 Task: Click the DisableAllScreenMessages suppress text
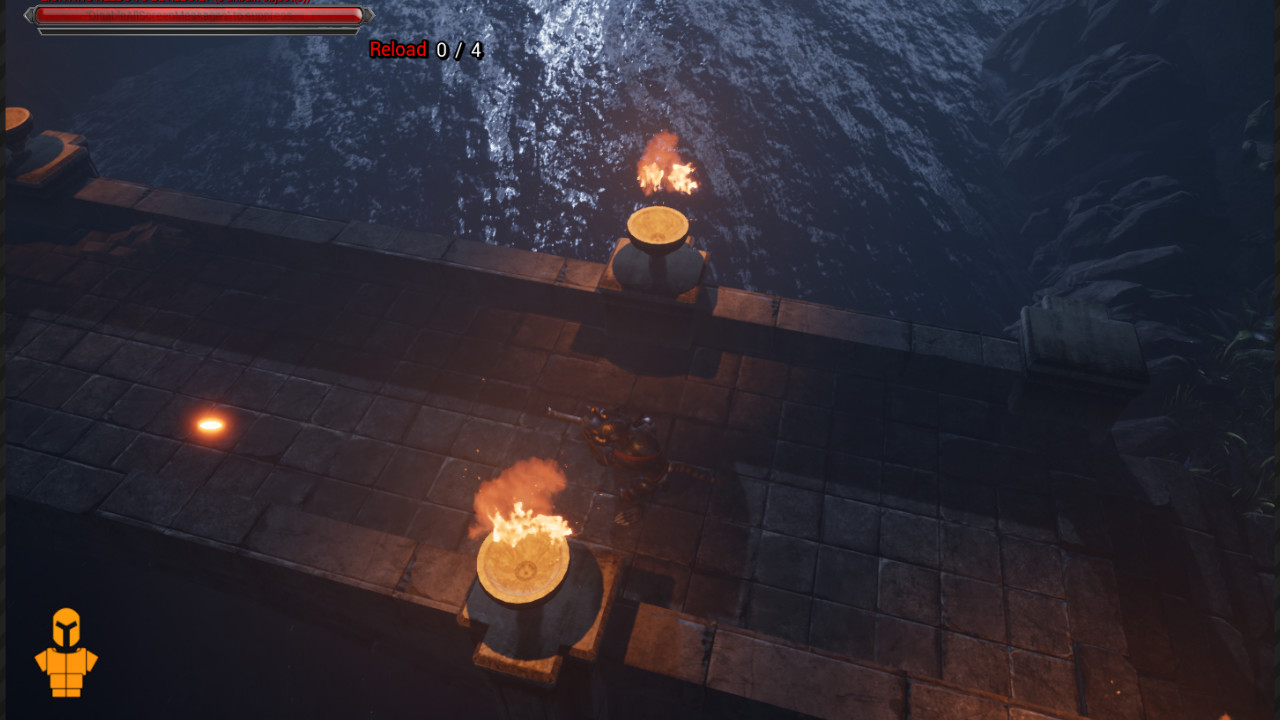[190, 13]
